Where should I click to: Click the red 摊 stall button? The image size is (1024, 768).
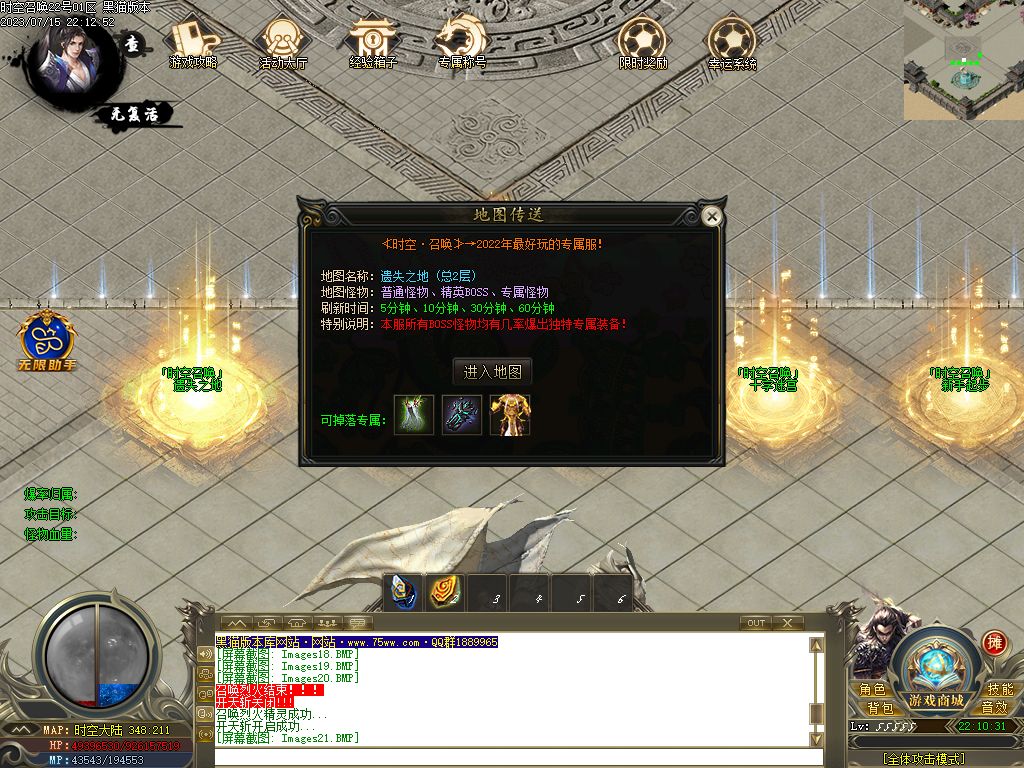tap(993, 641)
